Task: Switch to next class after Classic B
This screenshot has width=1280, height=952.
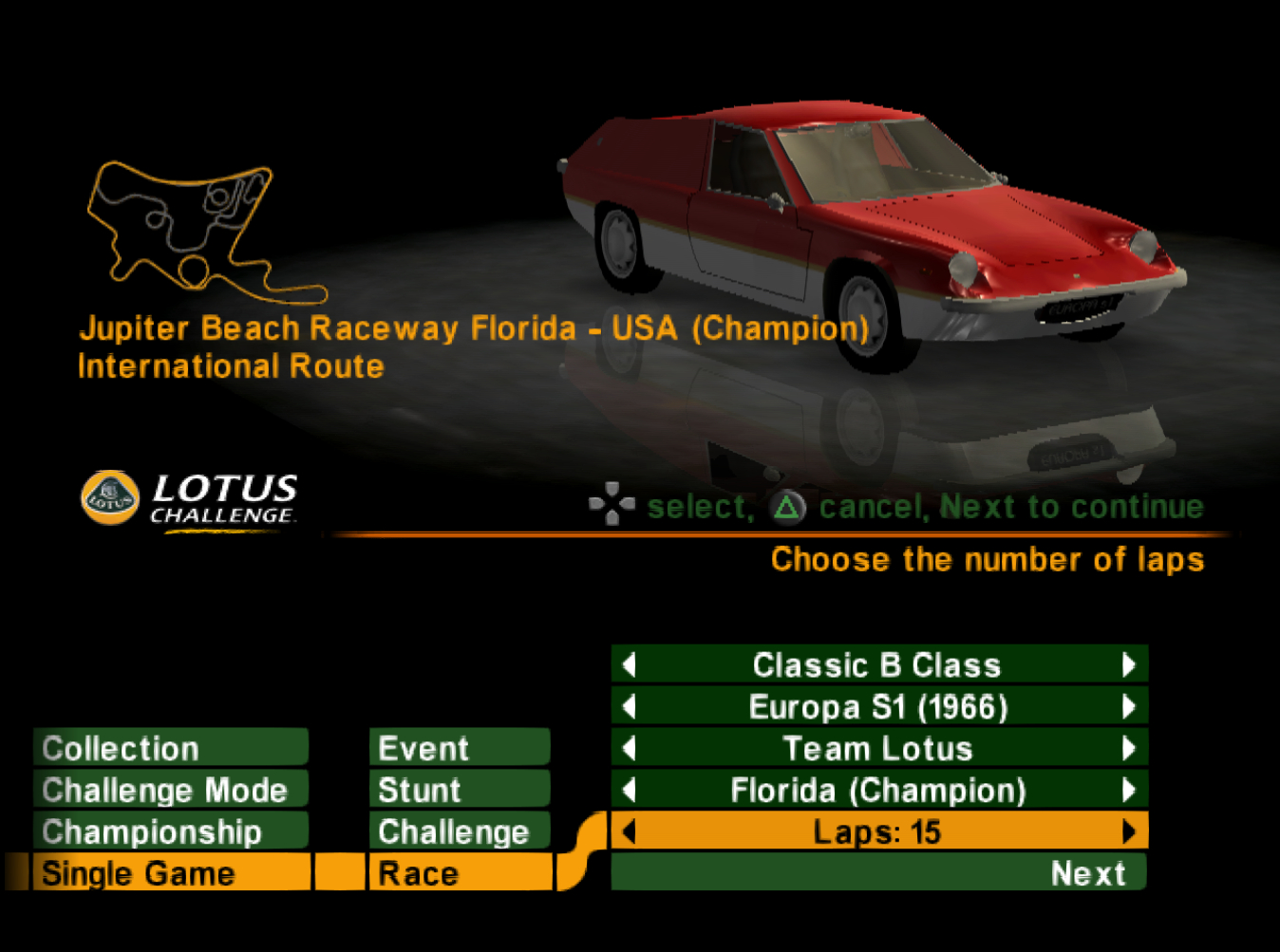Action: pos(1128,664)
